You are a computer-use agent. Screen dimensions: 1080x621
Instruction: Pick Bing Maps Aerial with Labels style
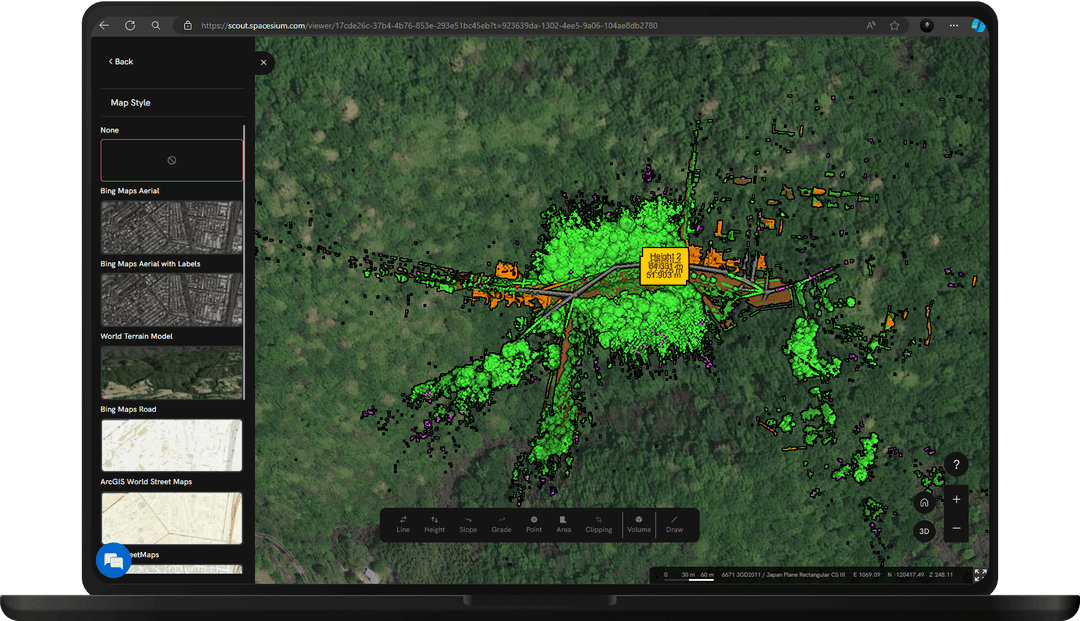click(x=171, y=300)
